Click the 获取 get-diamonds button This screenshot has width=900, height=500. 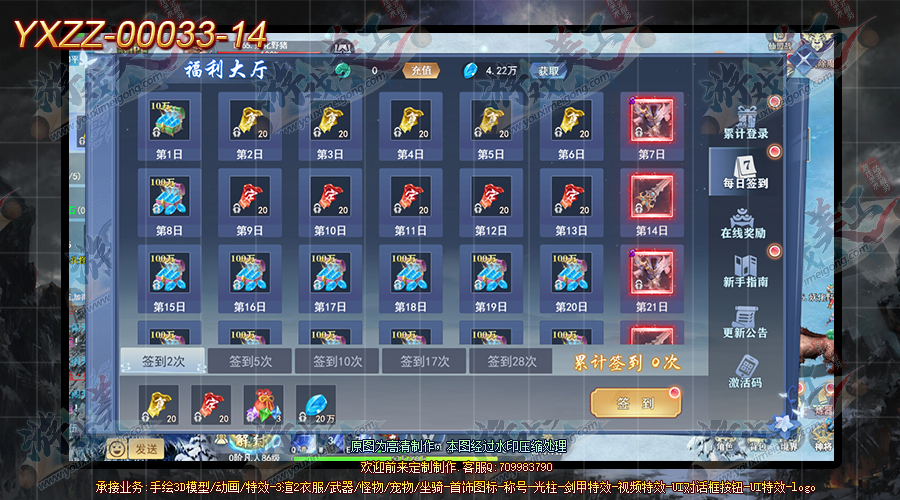point(549,71)
